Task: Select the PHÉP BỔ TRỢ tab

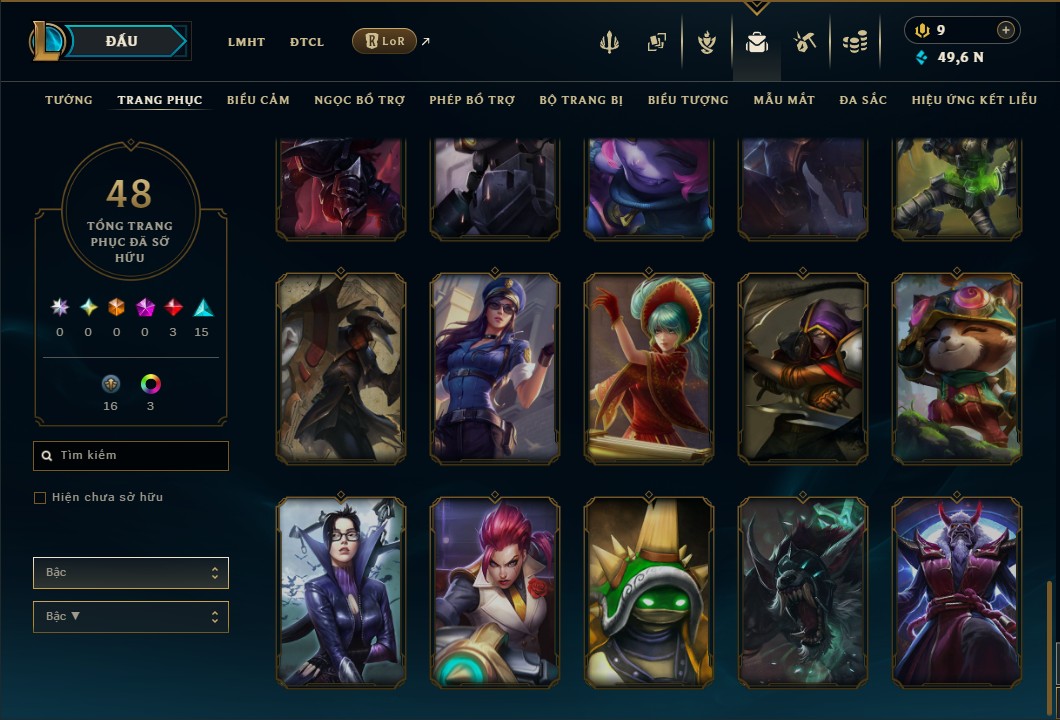Action: coord(472,100)
